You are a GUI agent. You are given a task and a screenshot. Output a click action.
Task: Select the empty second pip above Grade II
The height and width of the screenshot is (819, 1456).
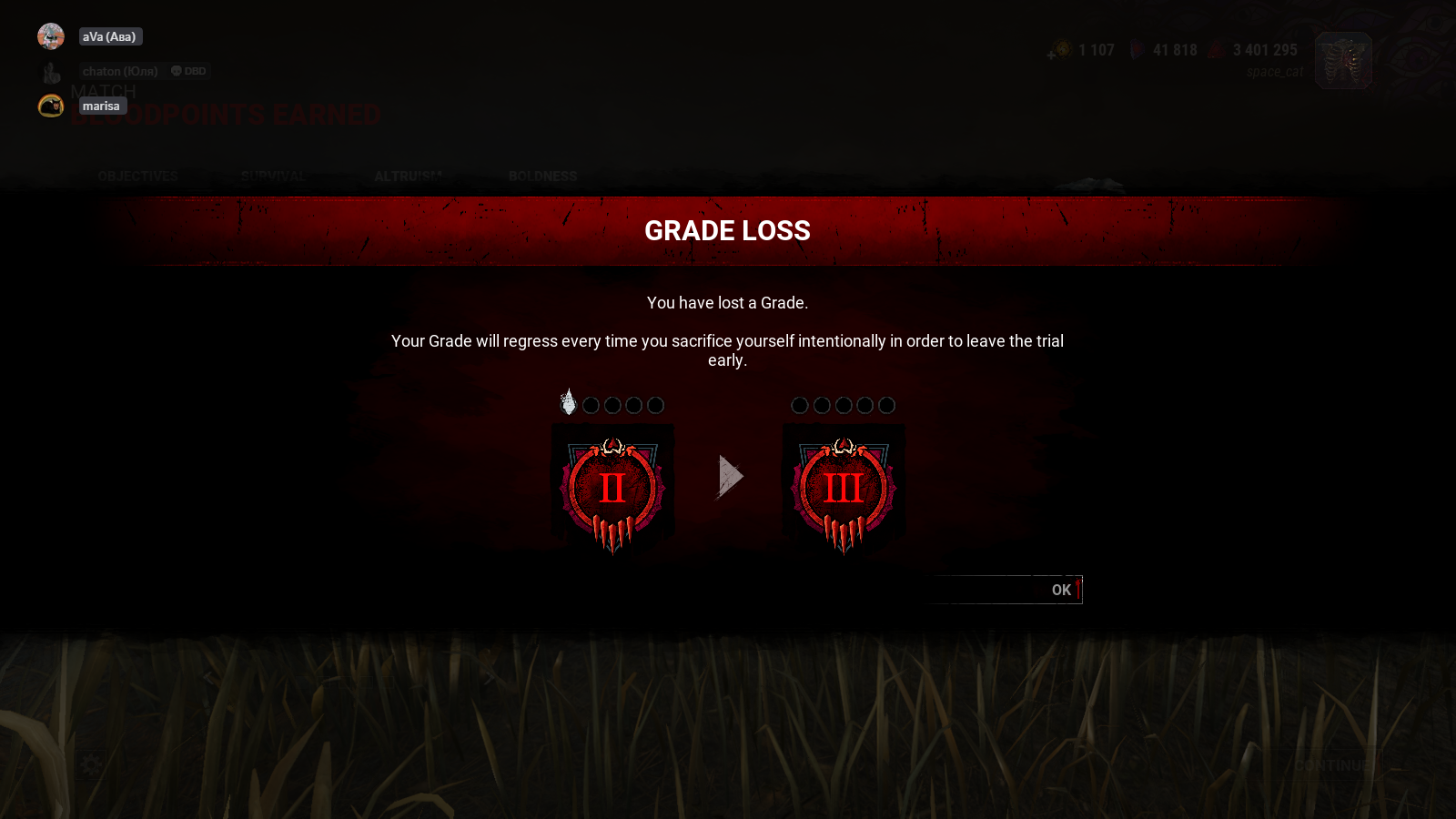591,405
